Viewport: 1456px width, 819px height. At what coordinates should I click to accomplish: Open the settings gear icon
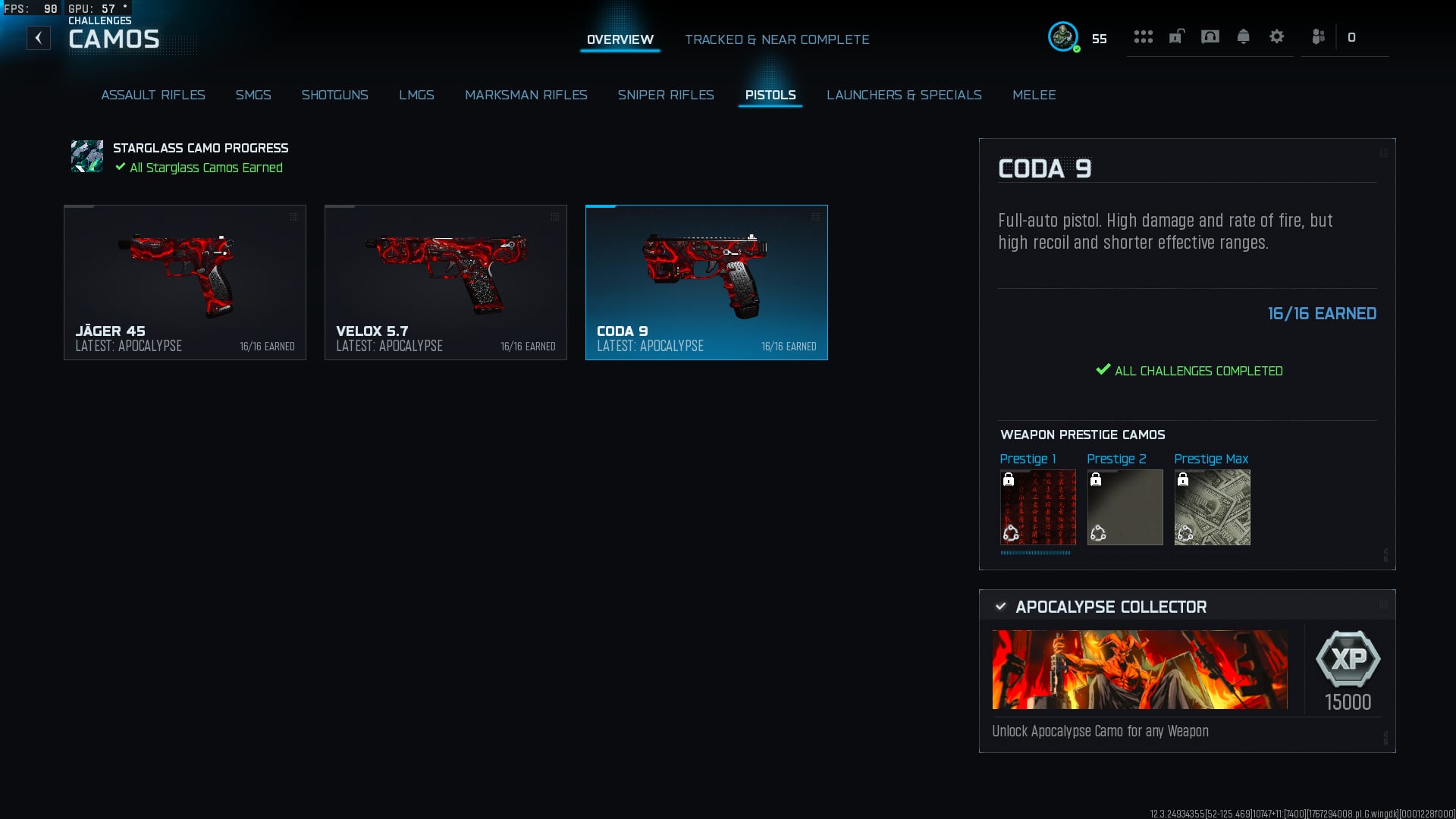click(x=1276, y=36)
